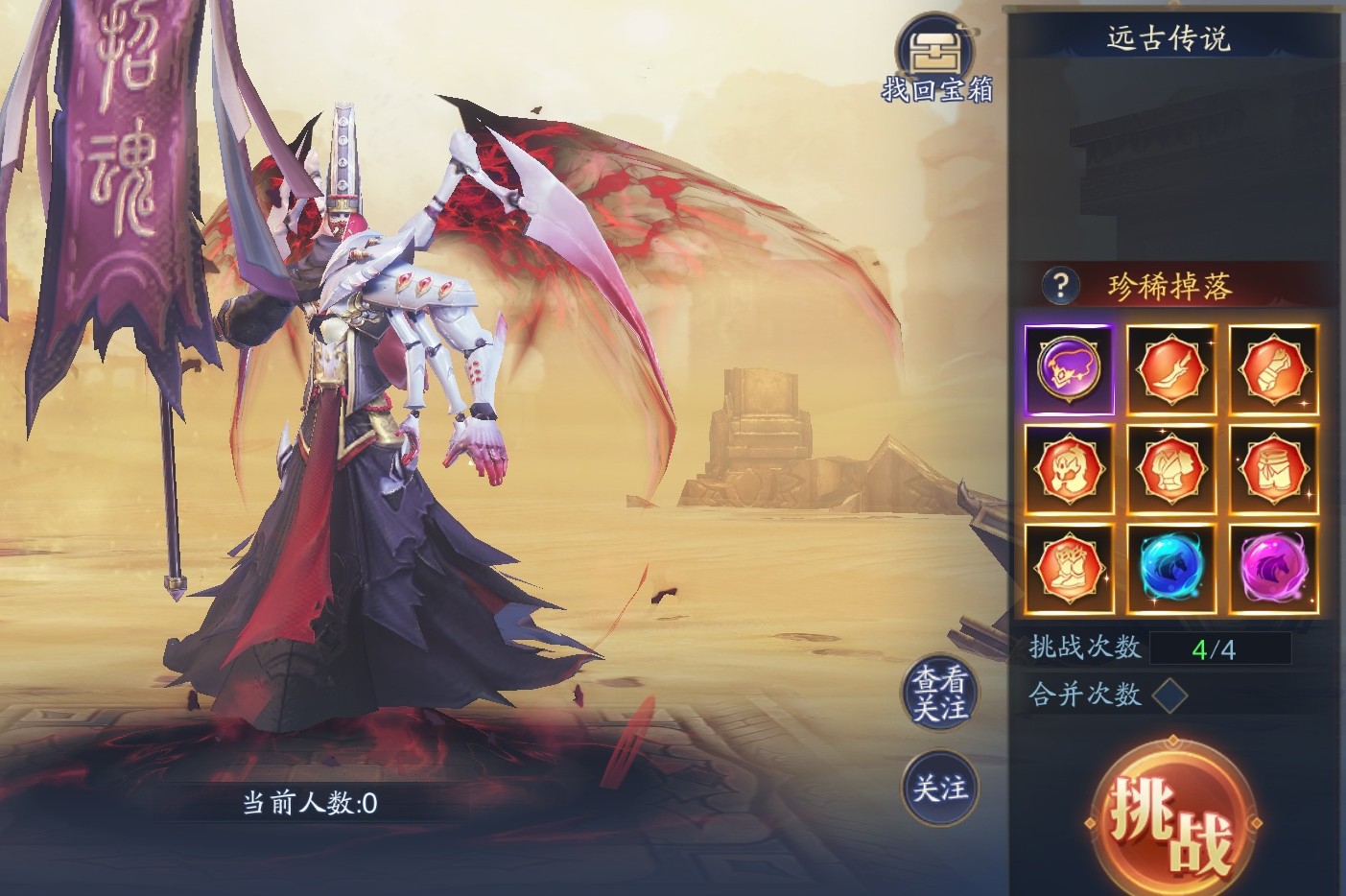Select the red weapon blade drop
The height and width of the screenshot is (896, 1346).
tap(1171, 369)
